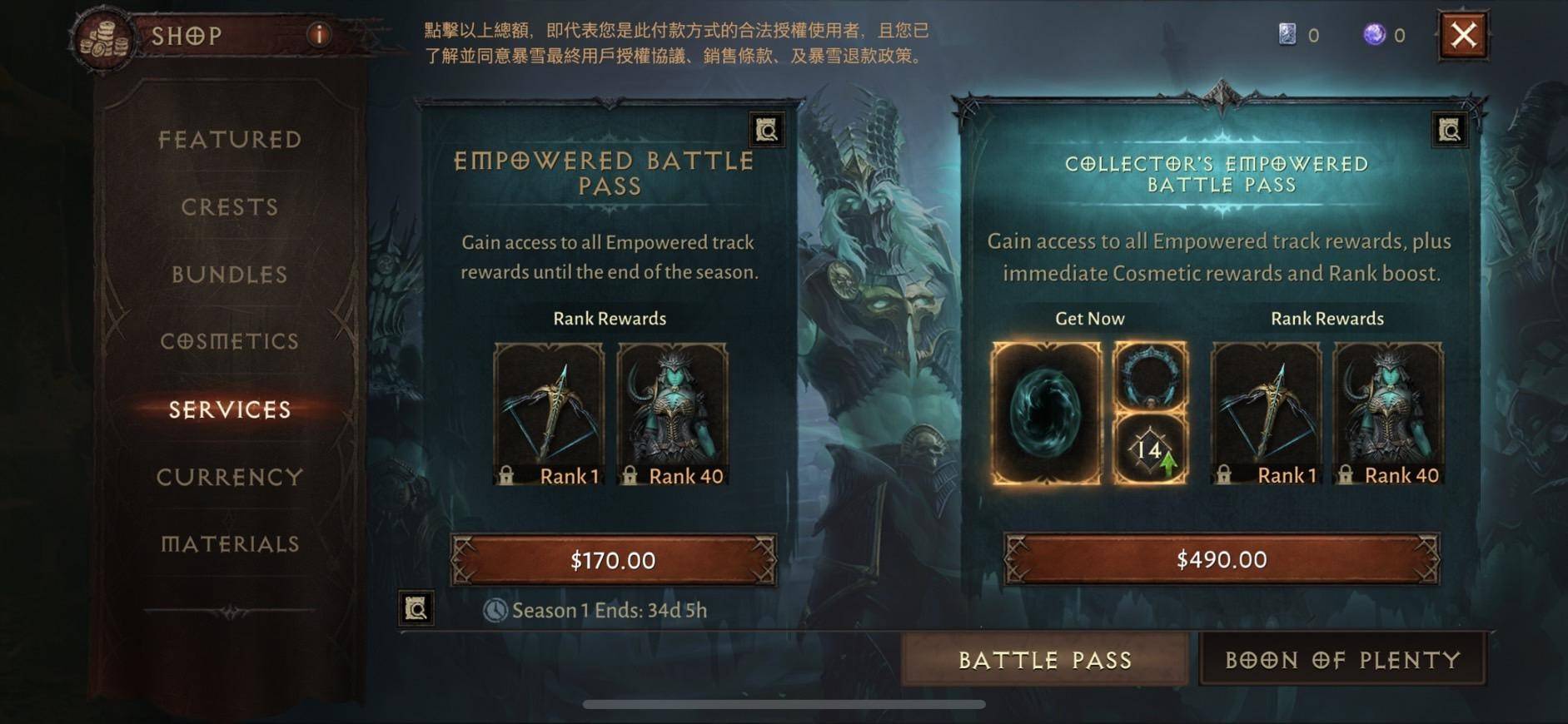This screenshot has height=724, width=1568.
Task: Inspect the Empowered Battle Pass details magnifier
Action: tap(766, 130)
